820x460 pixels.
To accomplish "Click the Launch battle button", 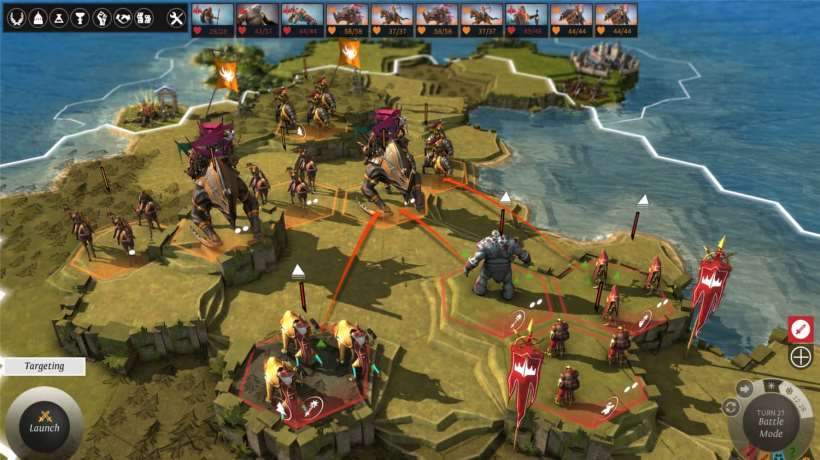I will coord(44,421).
